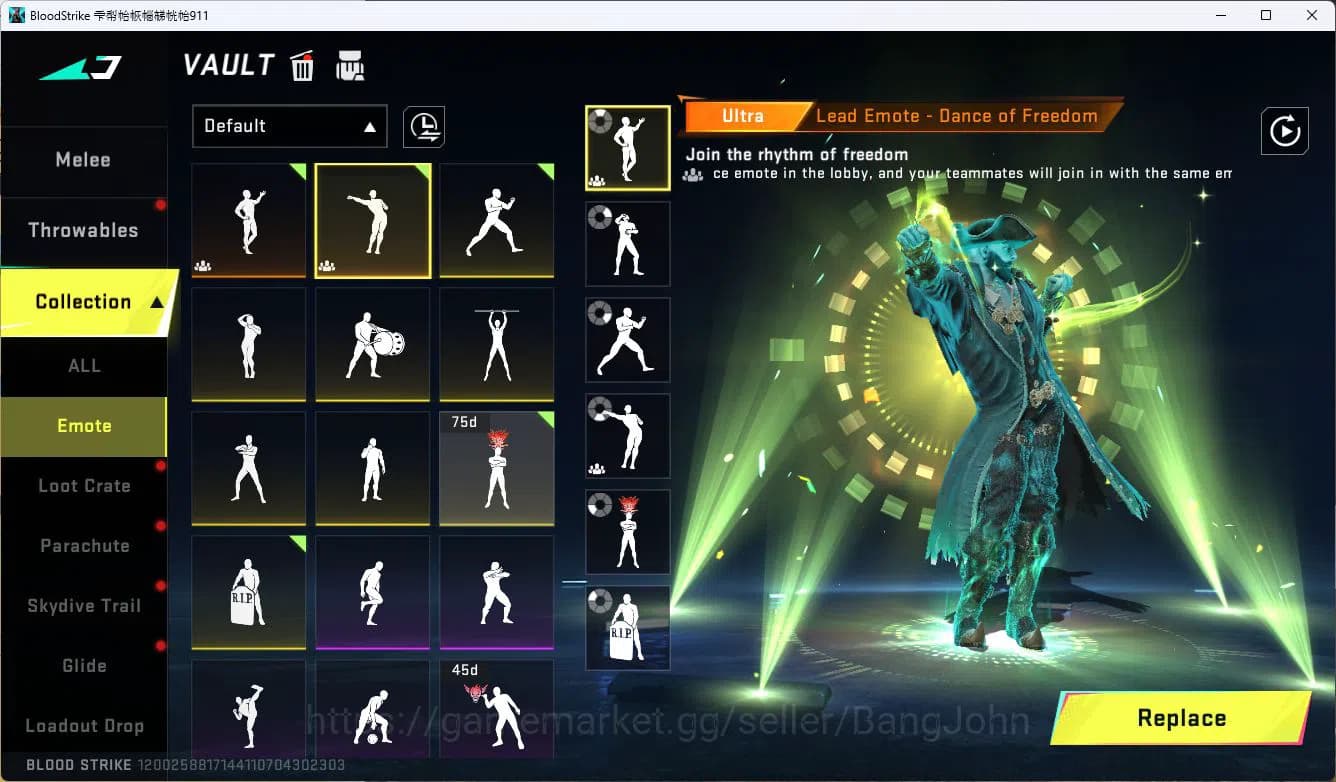Select the drum-playing emote in the grid

pyautogui.click(x=372, y=344)
